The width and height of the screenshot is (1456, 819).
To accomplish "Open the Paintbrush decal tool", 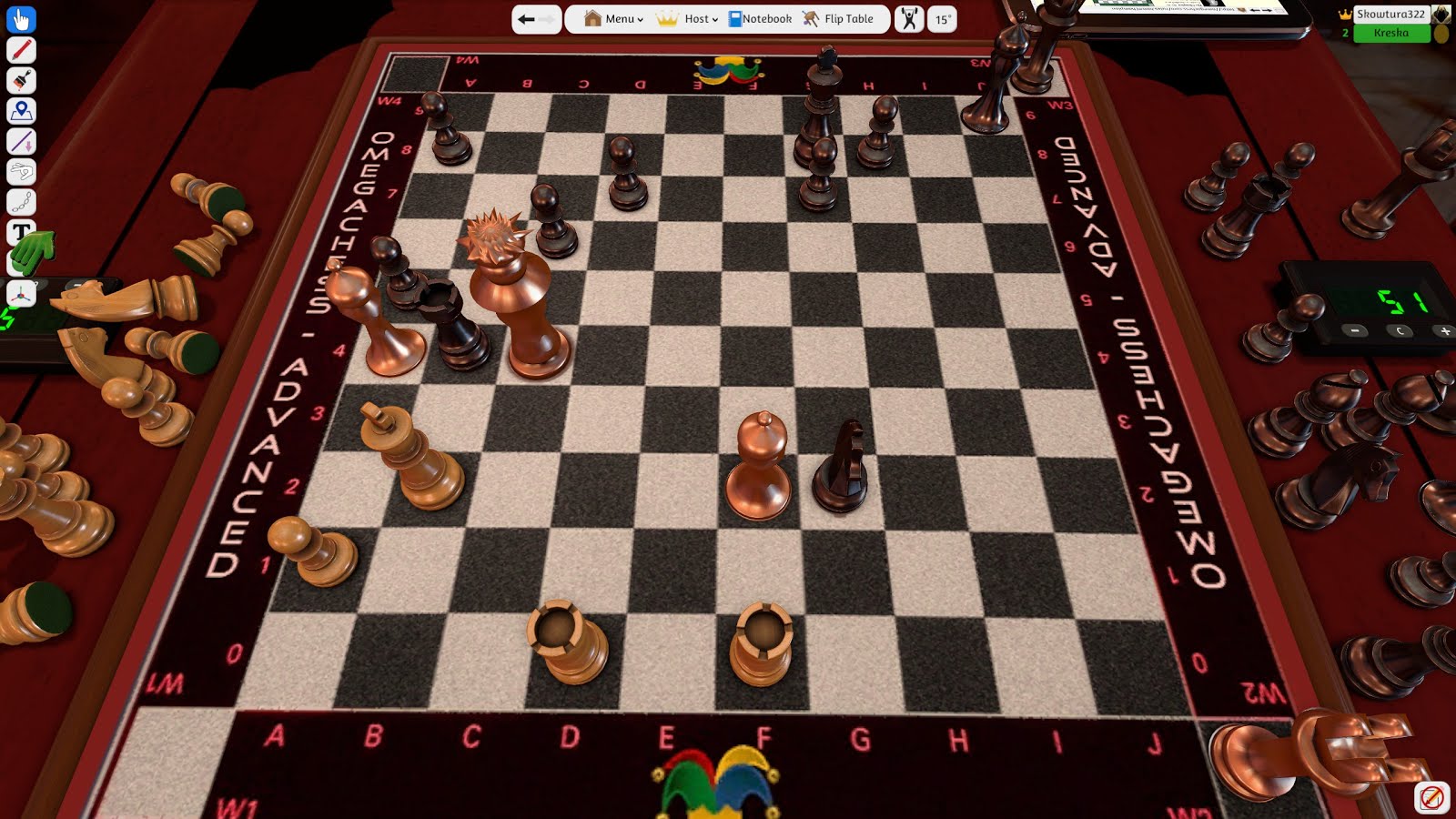I will [x=19, y=80].
